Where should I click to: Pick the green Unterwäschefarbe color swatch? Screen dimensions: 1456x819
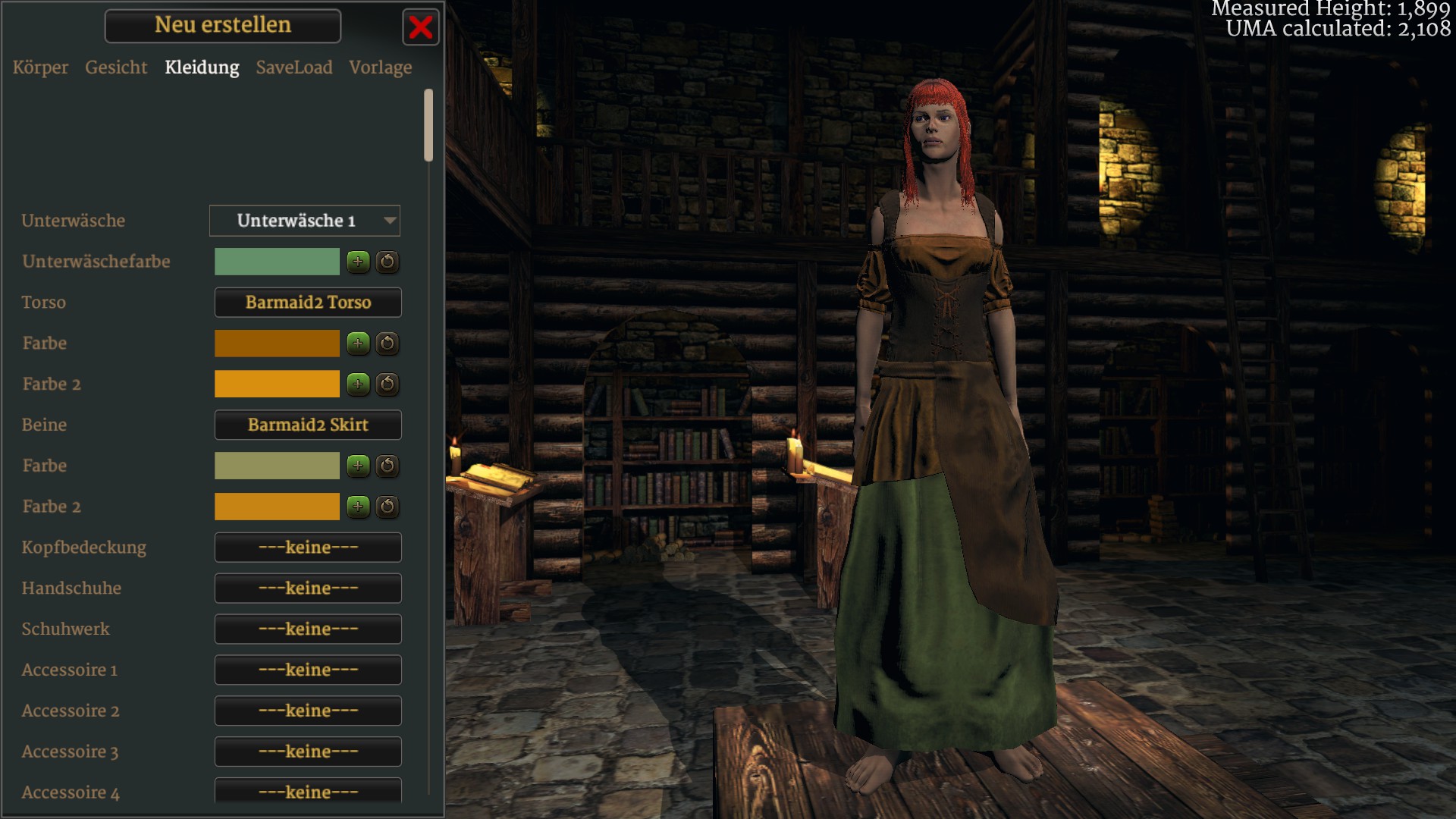277,262
